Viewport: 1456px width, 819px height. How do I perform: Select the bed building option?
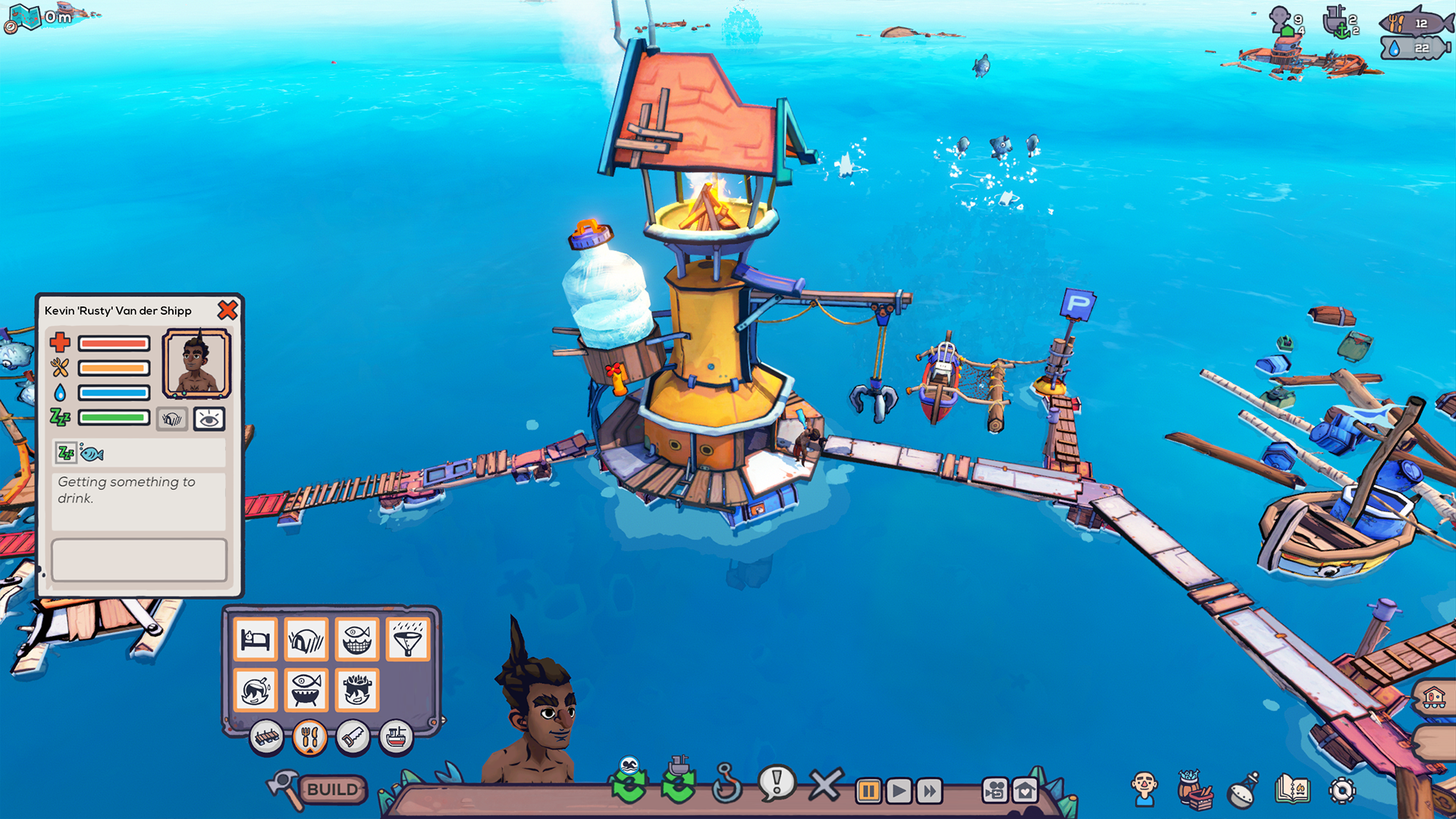tap(256, 640)
